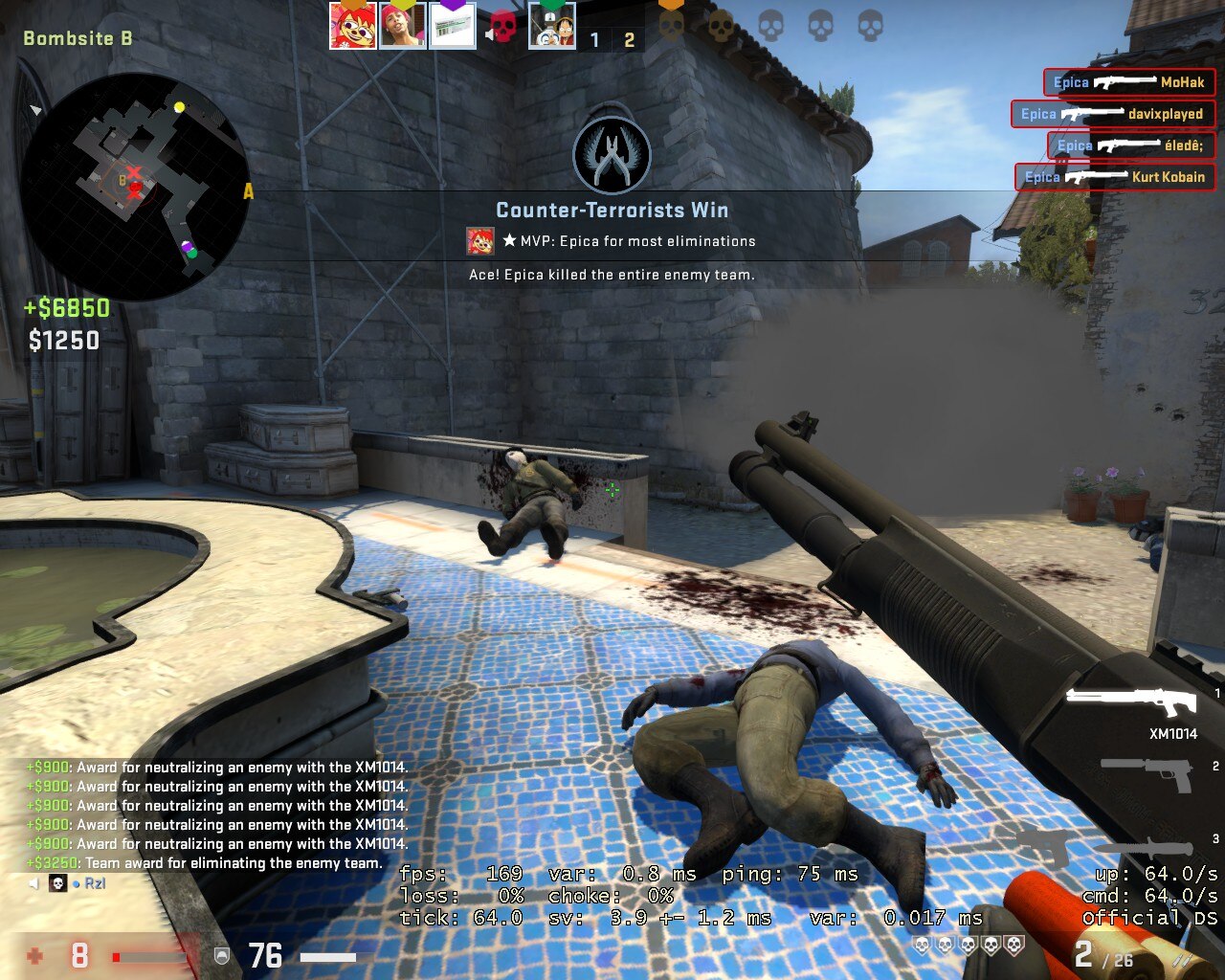The image size is (1225, 980).
Task: Select the Zeus taser weapon icon
Action: pyautogui.click(x=1041, y=844)
